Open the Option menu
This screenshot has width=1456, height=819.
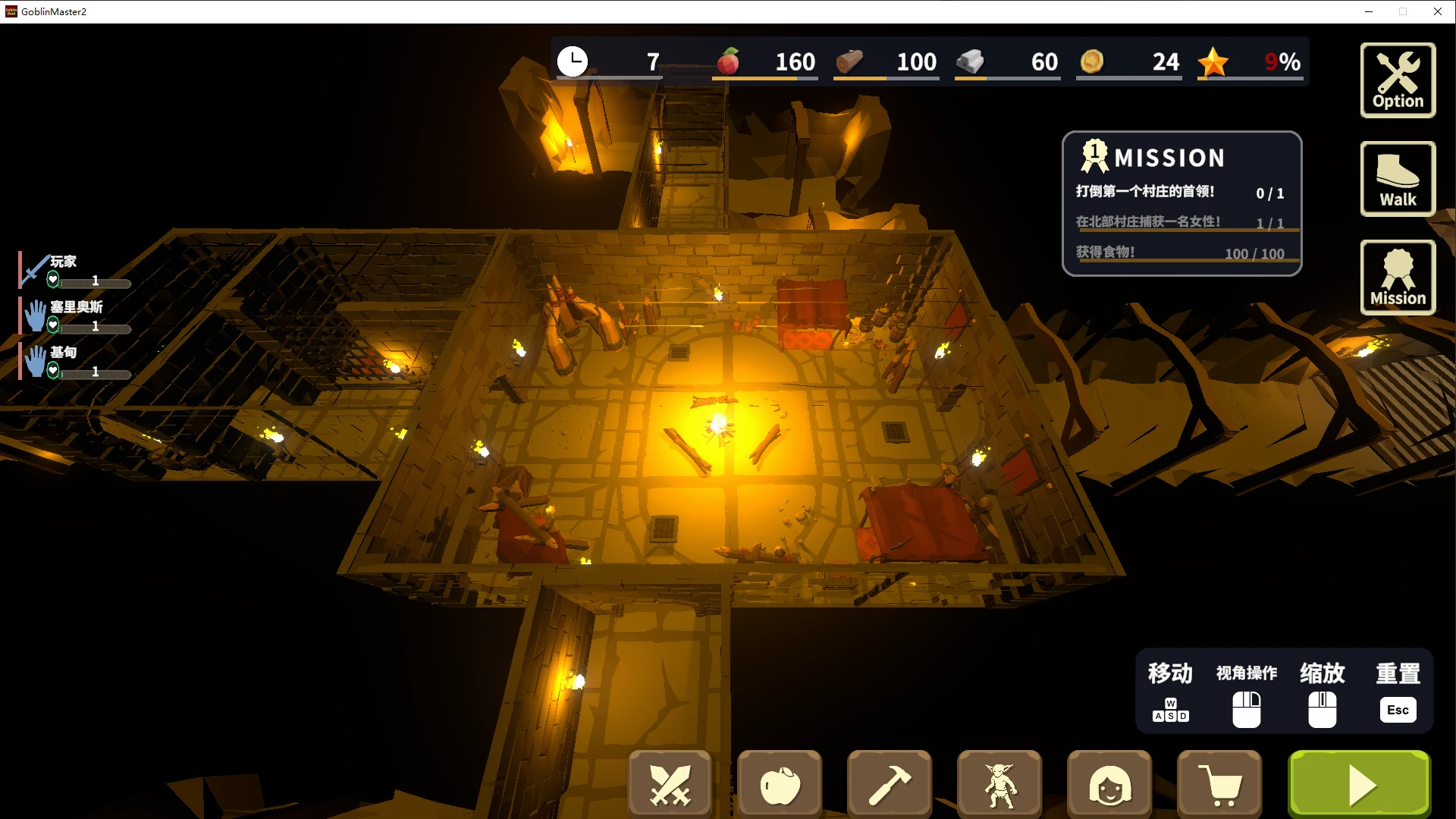[x=1398, y=80]
